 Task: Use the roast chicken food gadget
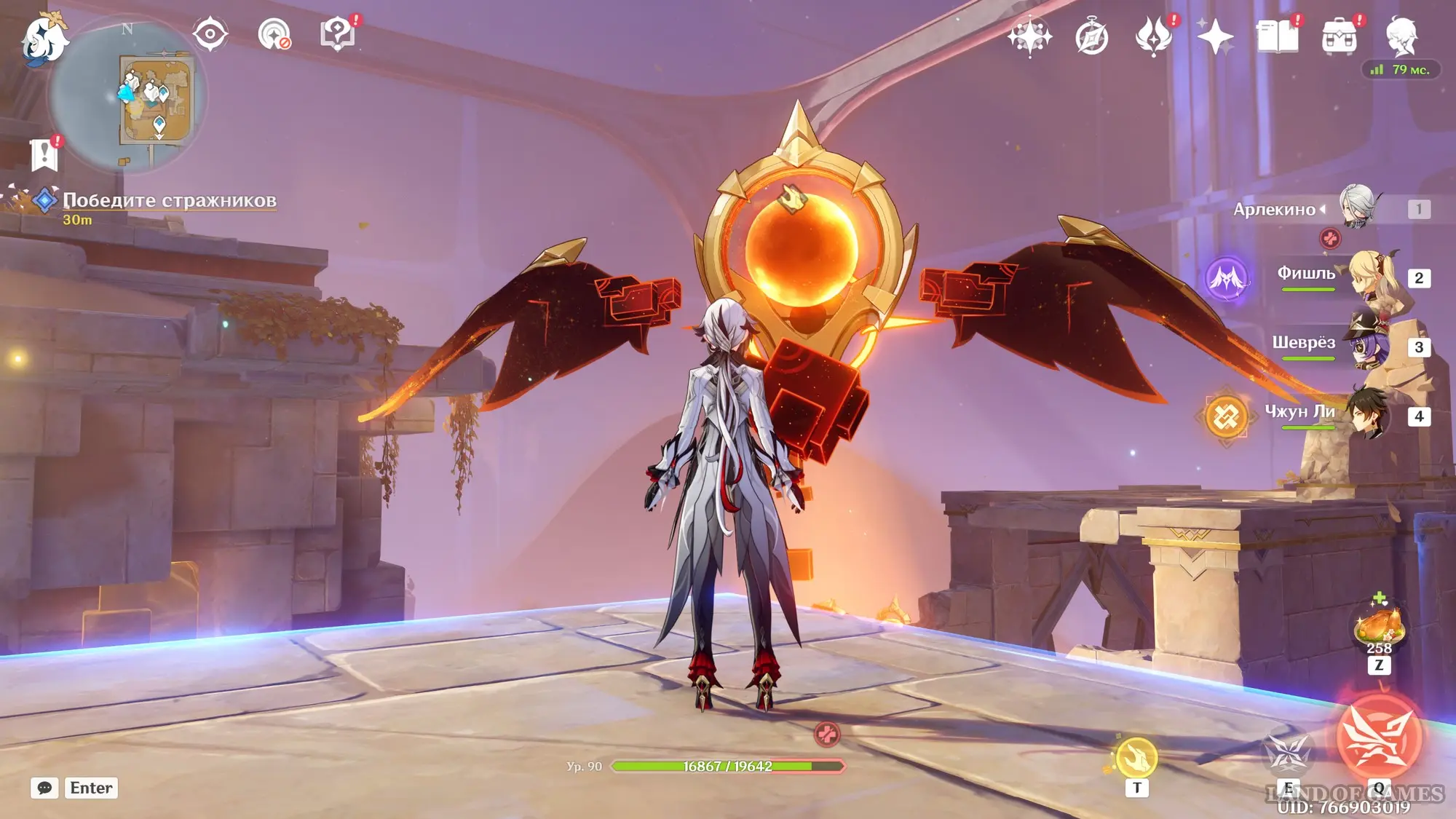(x=1378, y=626)
